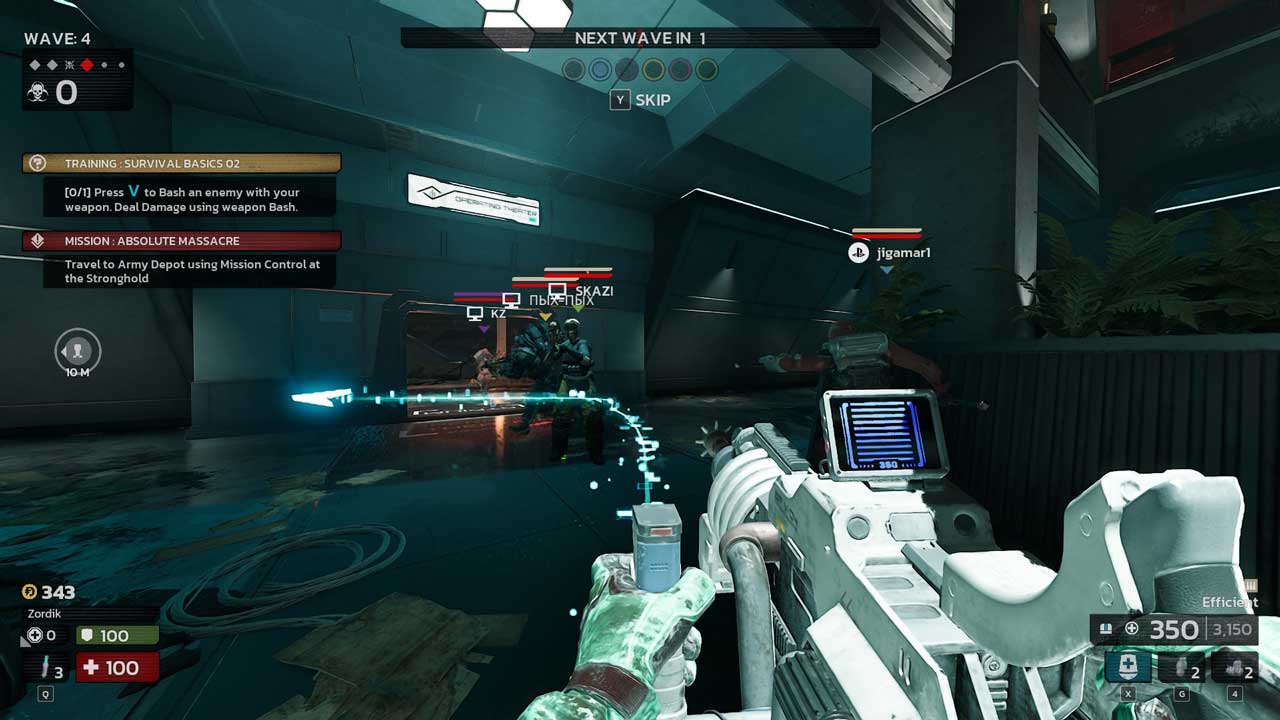Use the healing syringe slot
This screenshot has width=1280, height=720.
[46, 668]
